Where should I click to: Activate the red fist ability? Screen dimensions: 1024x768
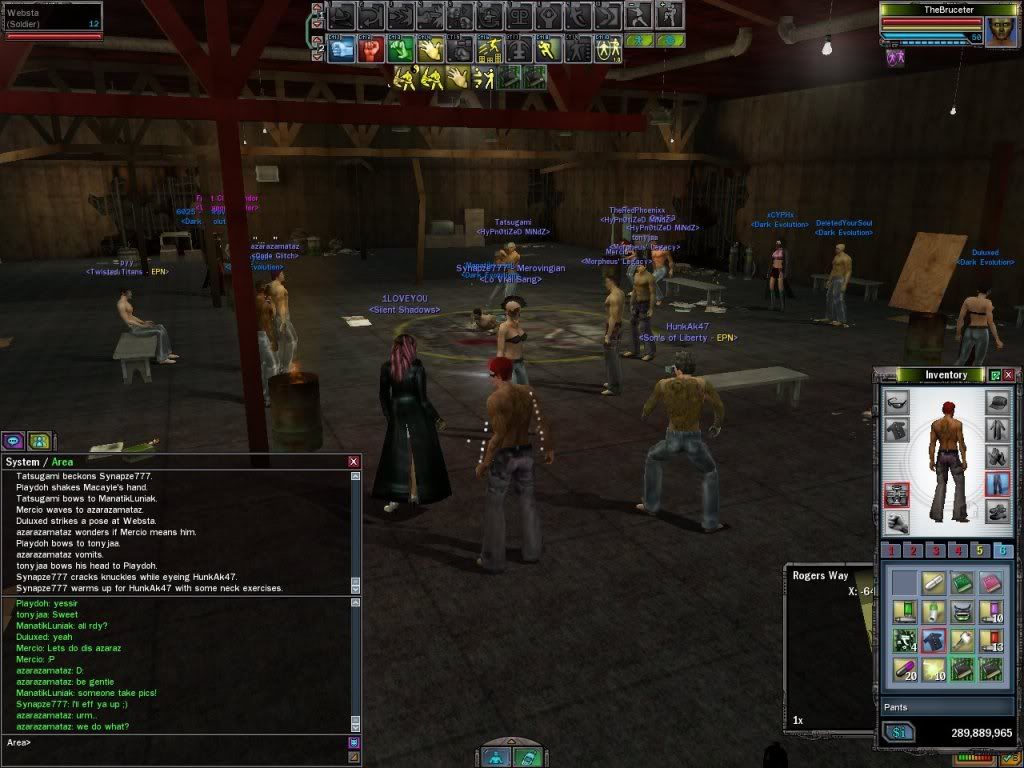pyautogui.click(x=371, y=49)
